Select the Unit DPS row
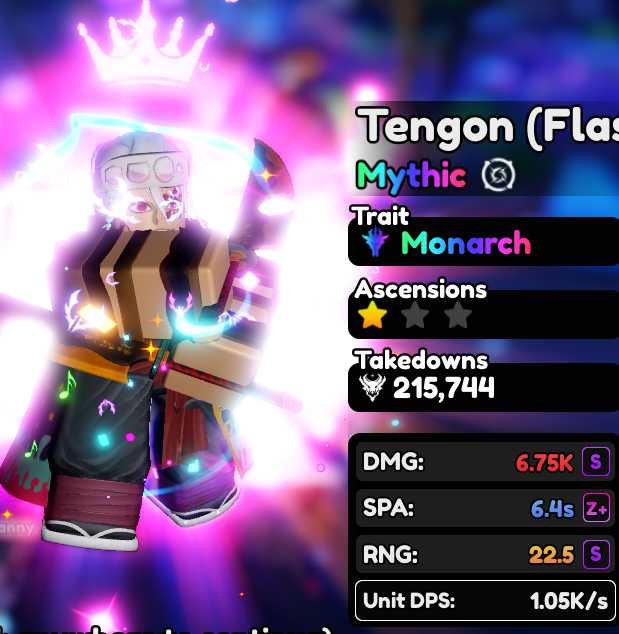 484,600
